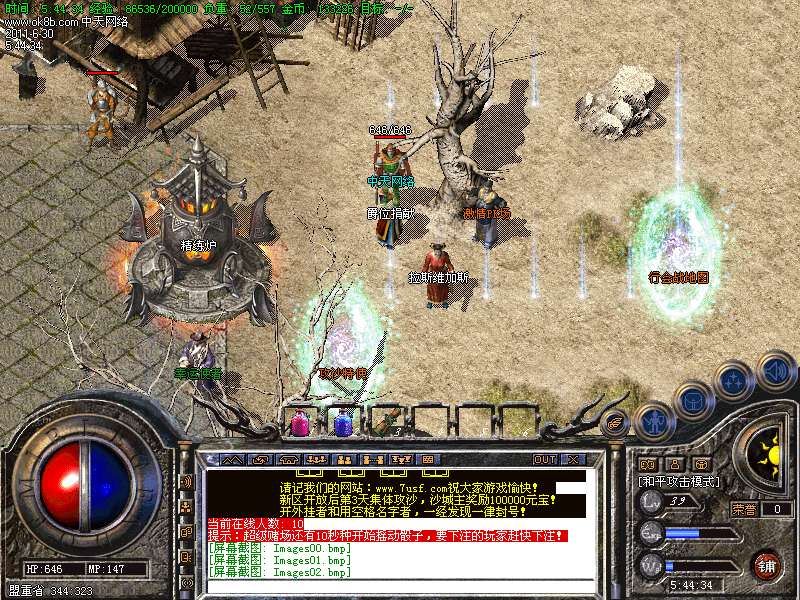This screenshot has height=600, width=800.
Task: Toggle sound with the speaker button
Action: (x=775, y=370)
